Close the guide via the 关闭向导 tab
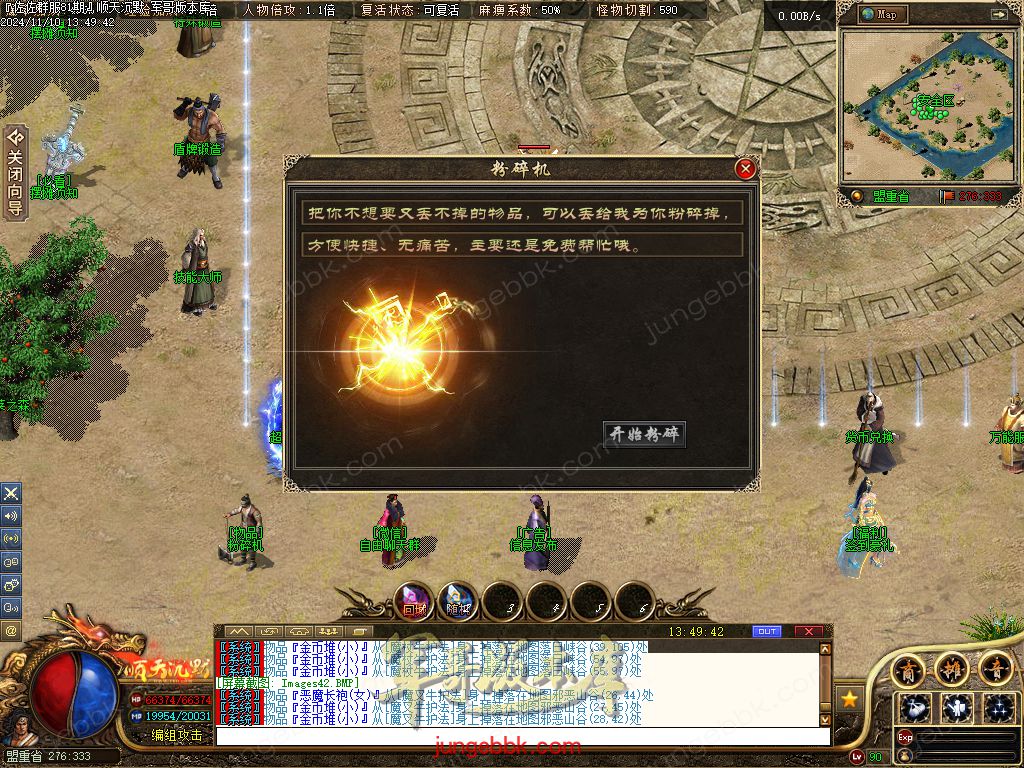Viewport: 1024px width, 768px height. pos(15,172)
